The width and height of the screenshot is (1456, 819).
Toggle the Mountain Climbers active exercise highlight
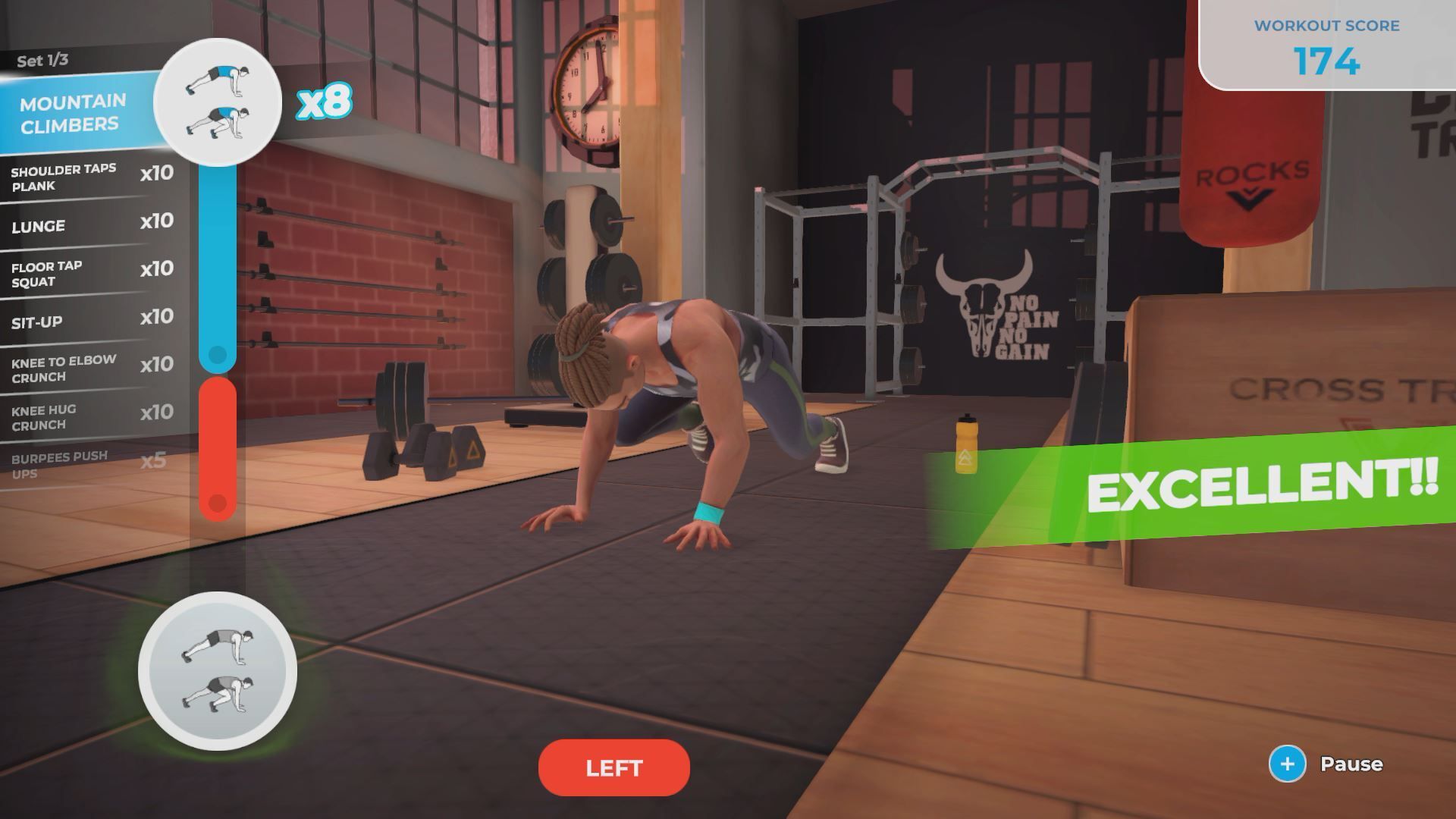click(x=74, y=111)
